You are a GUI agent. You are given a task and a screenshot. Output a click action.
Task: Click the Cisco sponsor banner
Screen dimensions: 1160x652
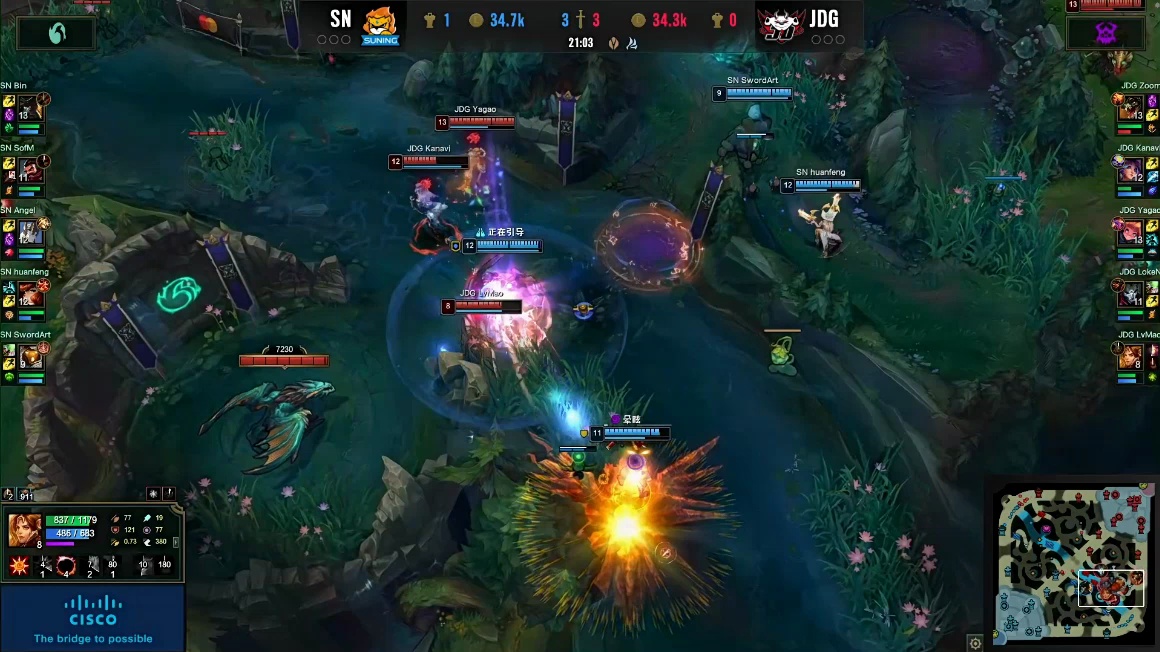[93, 617]
